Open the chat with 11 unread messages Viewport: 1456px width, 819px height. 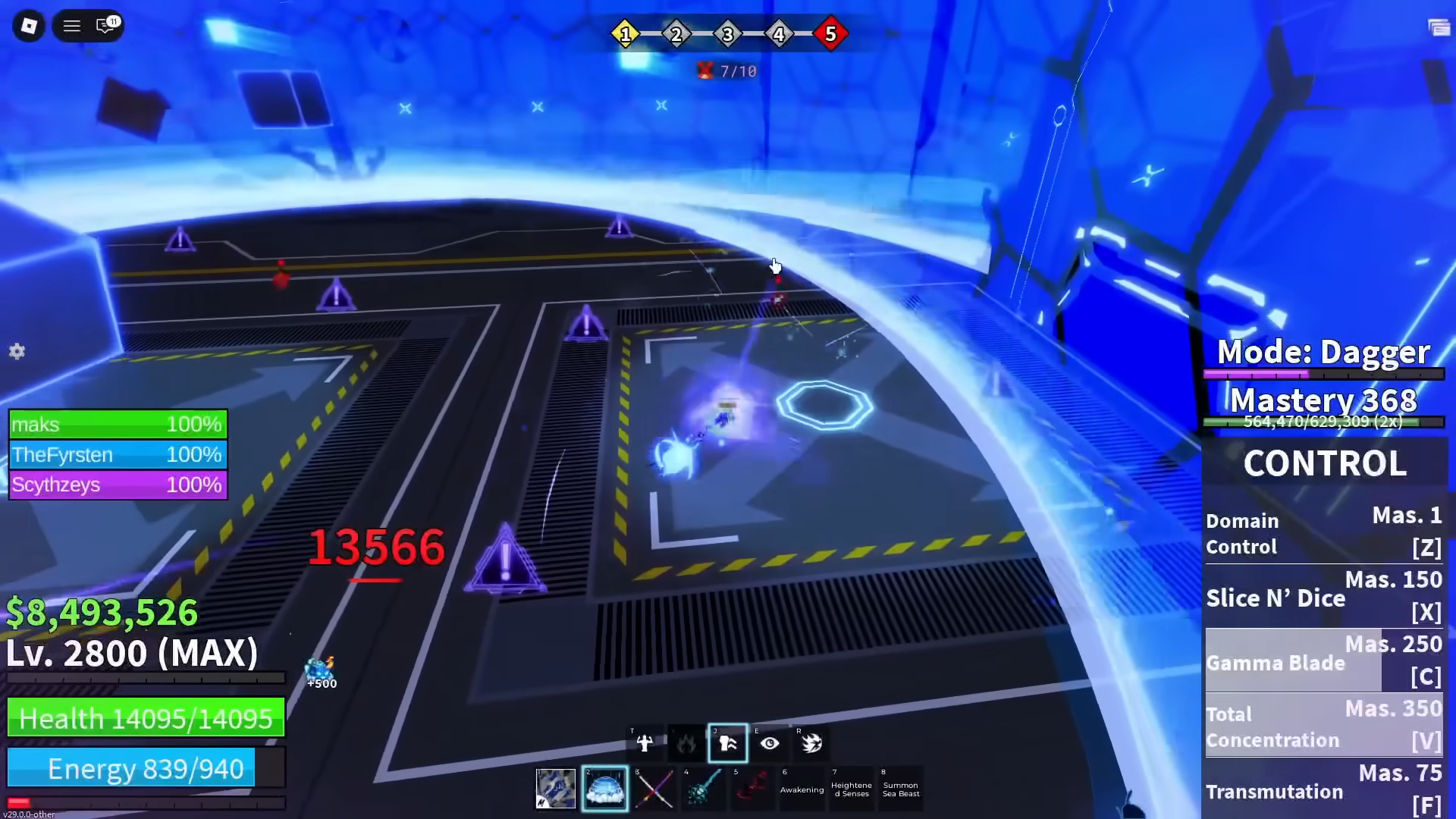[x=106, y=26]
